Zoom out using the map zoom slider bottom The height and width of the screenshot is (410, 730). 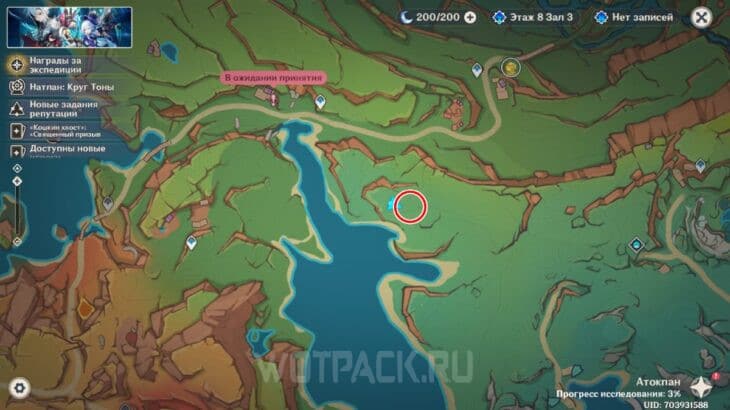pyautogui.click(x=17, y=241)
